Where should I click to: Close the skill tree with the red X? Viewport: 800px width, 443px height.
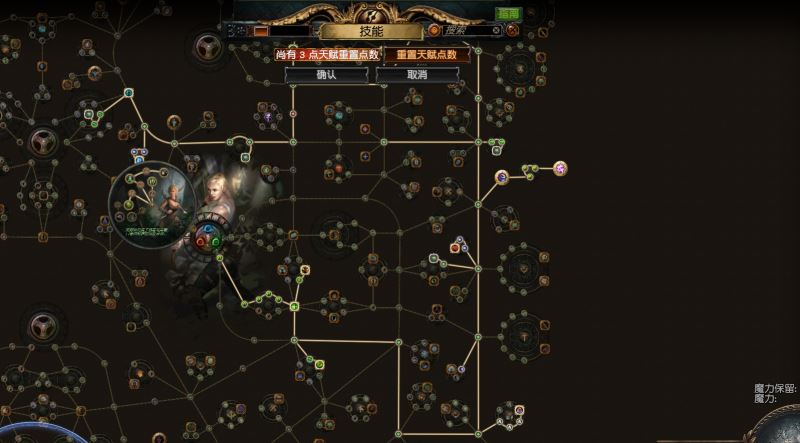(x=513, y=31)
